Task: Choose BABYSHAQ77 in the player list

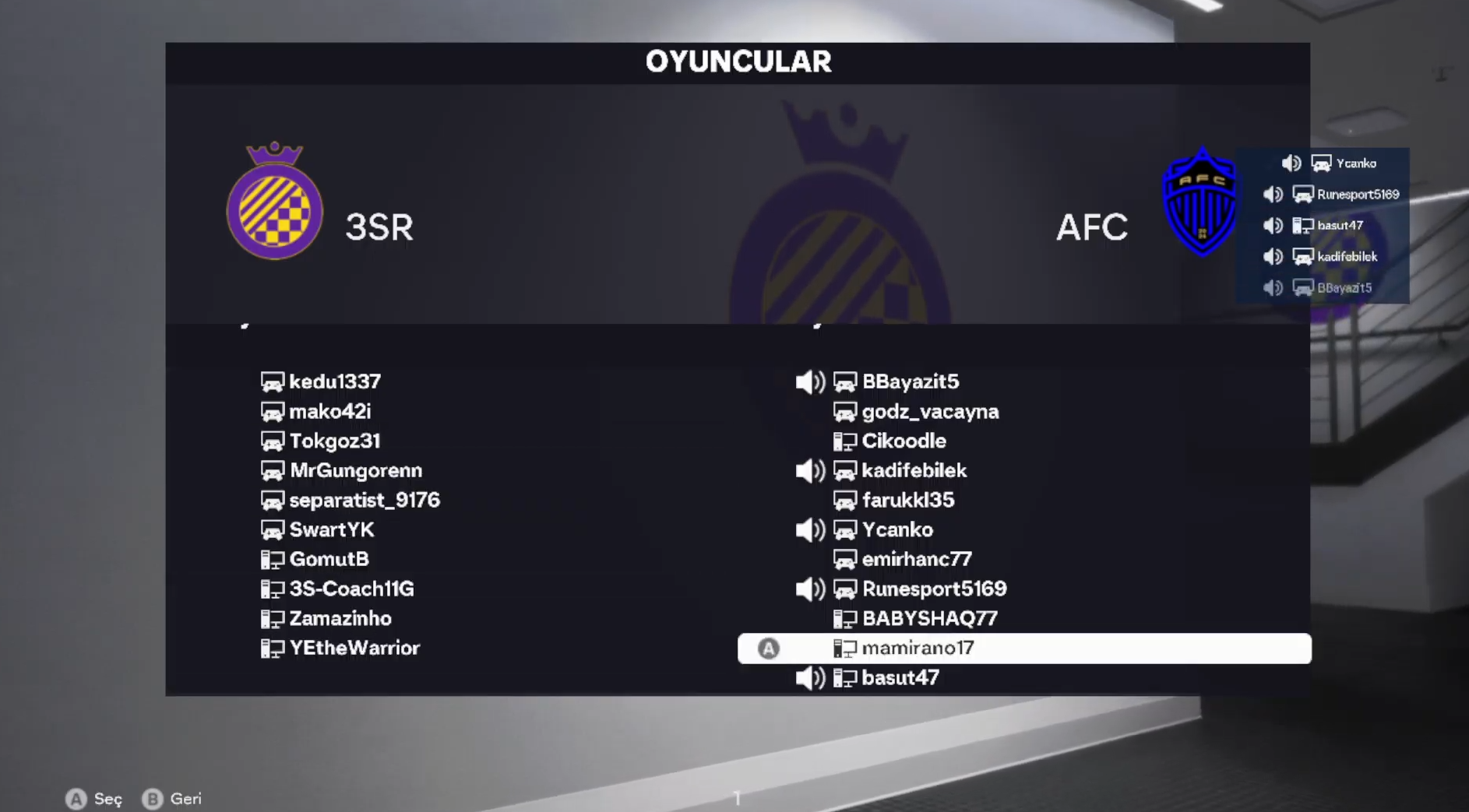Action: pyautogui.click(x=929, y=618)
